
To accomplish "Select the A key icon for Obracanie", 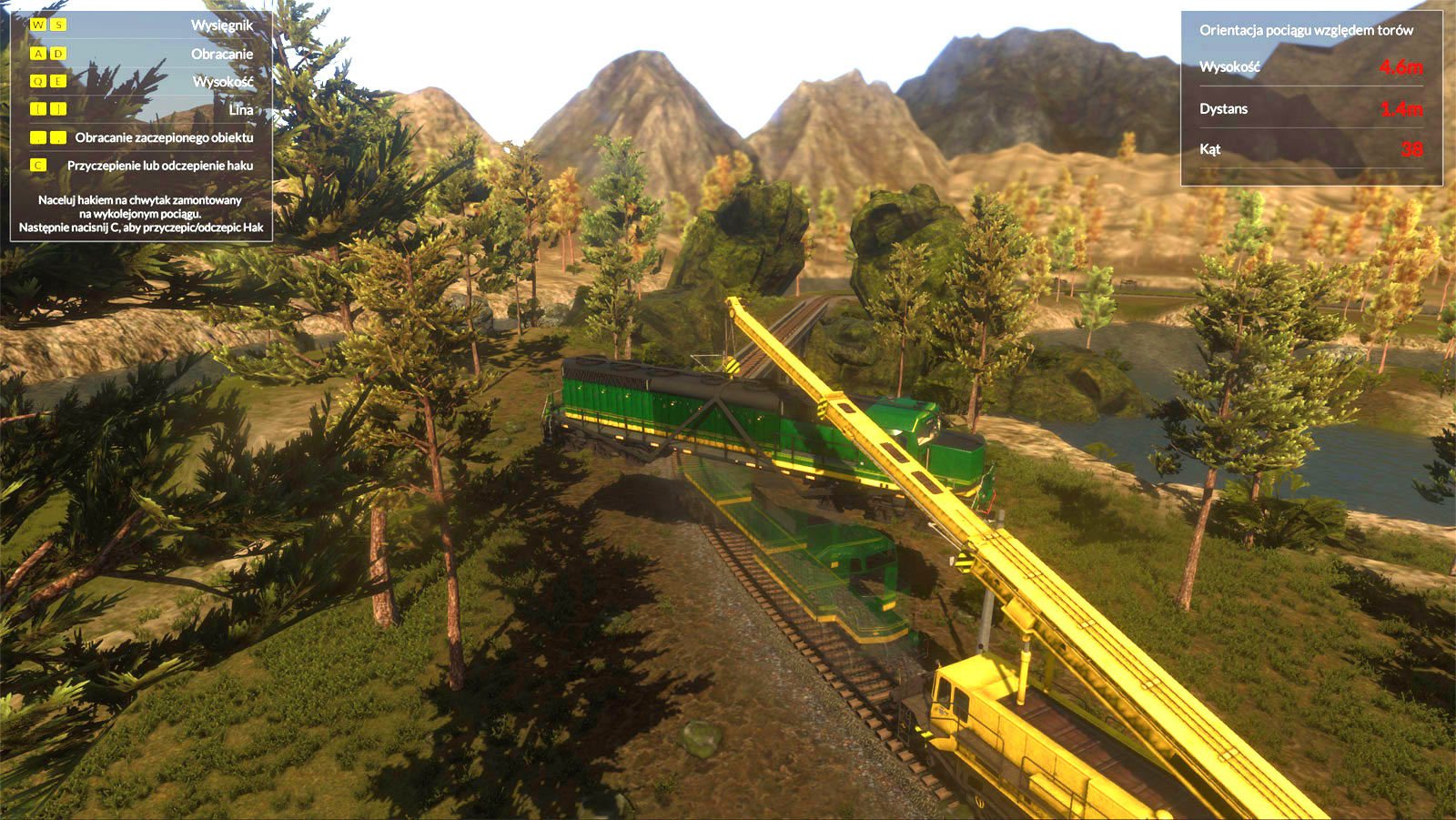I will 37,53.
